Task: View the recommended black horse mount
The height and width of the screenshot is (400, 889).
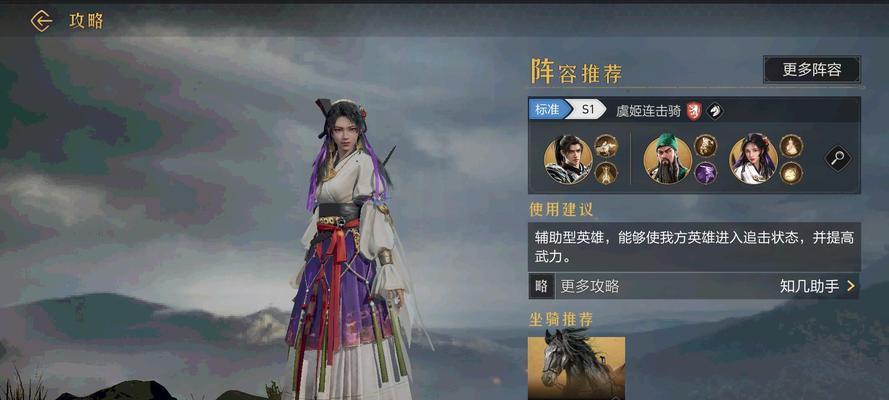Action: click(x=576, y=367)
